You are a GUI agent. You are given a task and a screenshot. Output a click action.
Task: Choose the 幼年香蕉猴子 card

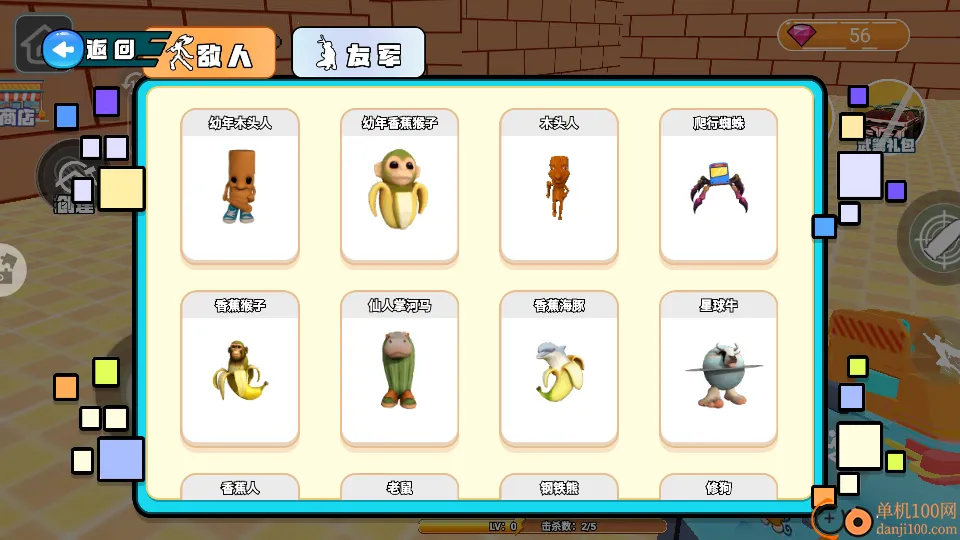point(400,187)
